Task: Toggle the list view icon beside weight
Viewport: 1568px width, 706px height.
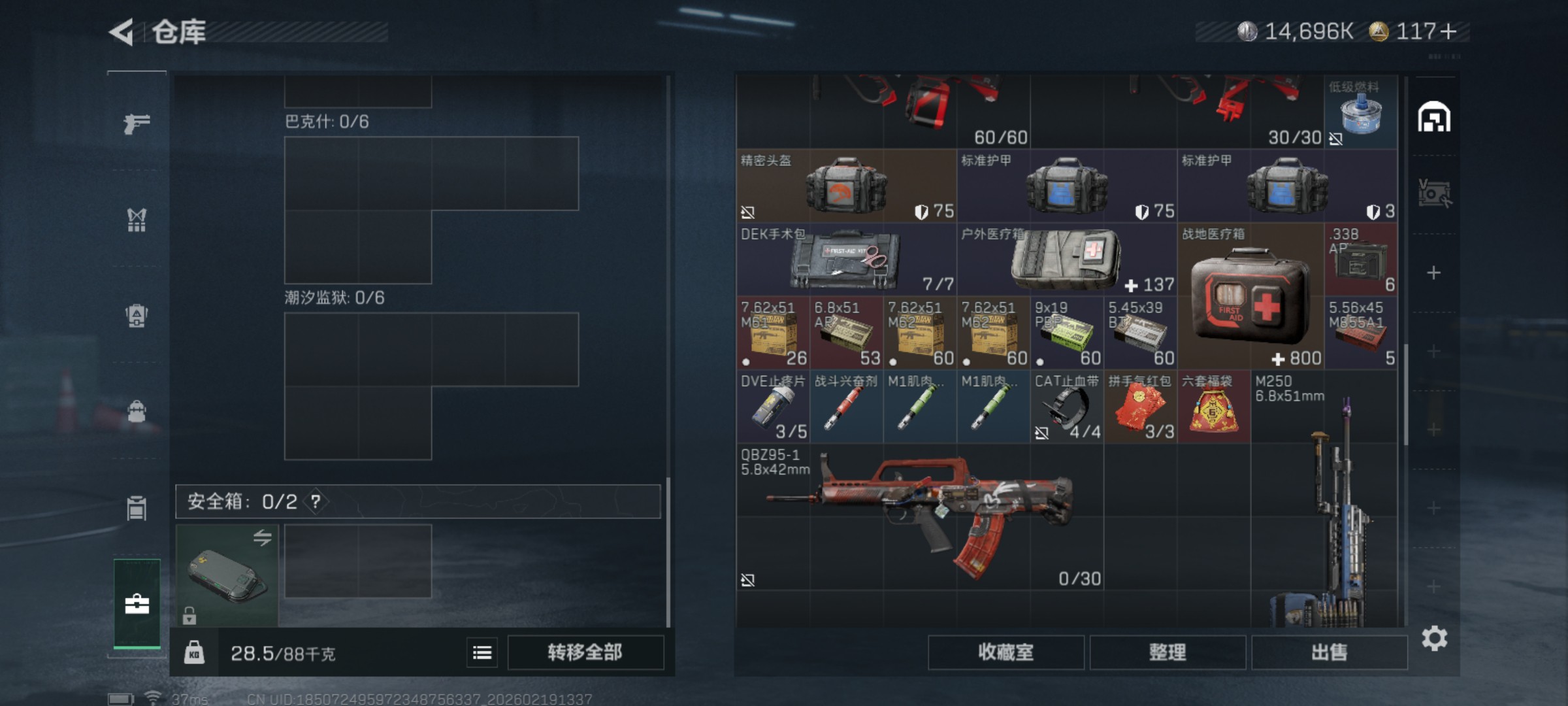Action: (482, 652)
